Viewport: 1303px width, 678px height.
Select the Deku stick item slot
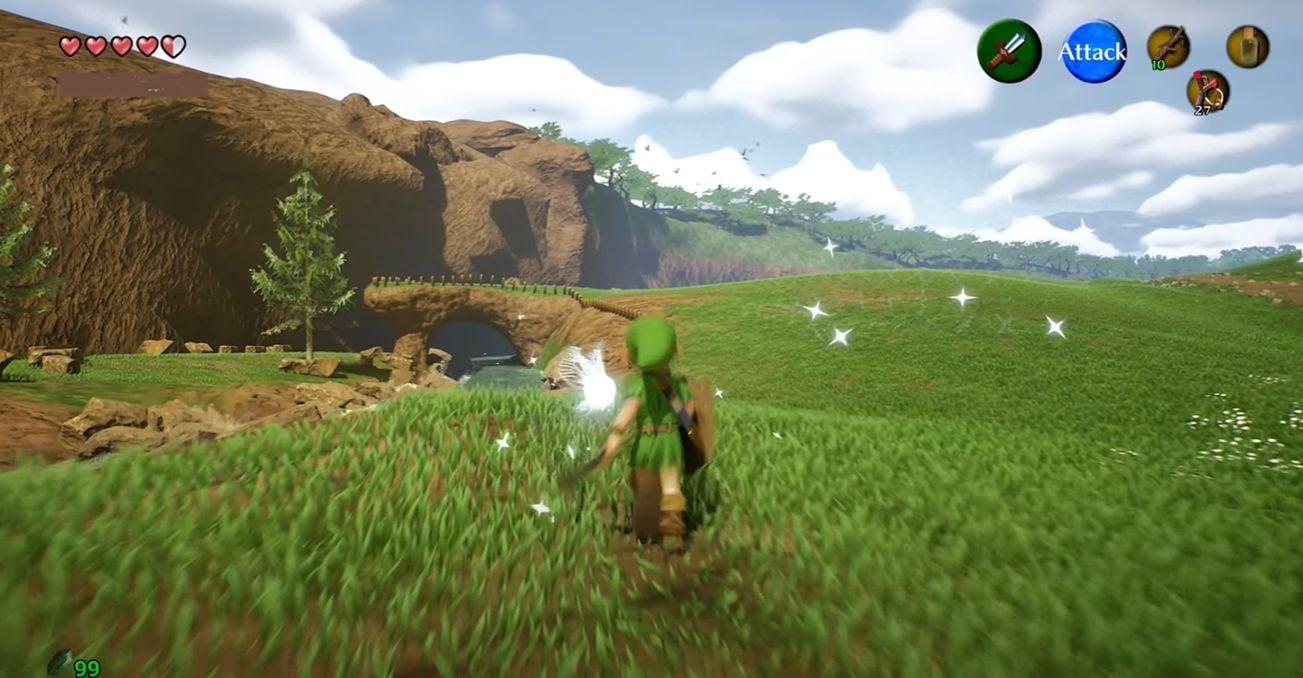click(1168, 46)
